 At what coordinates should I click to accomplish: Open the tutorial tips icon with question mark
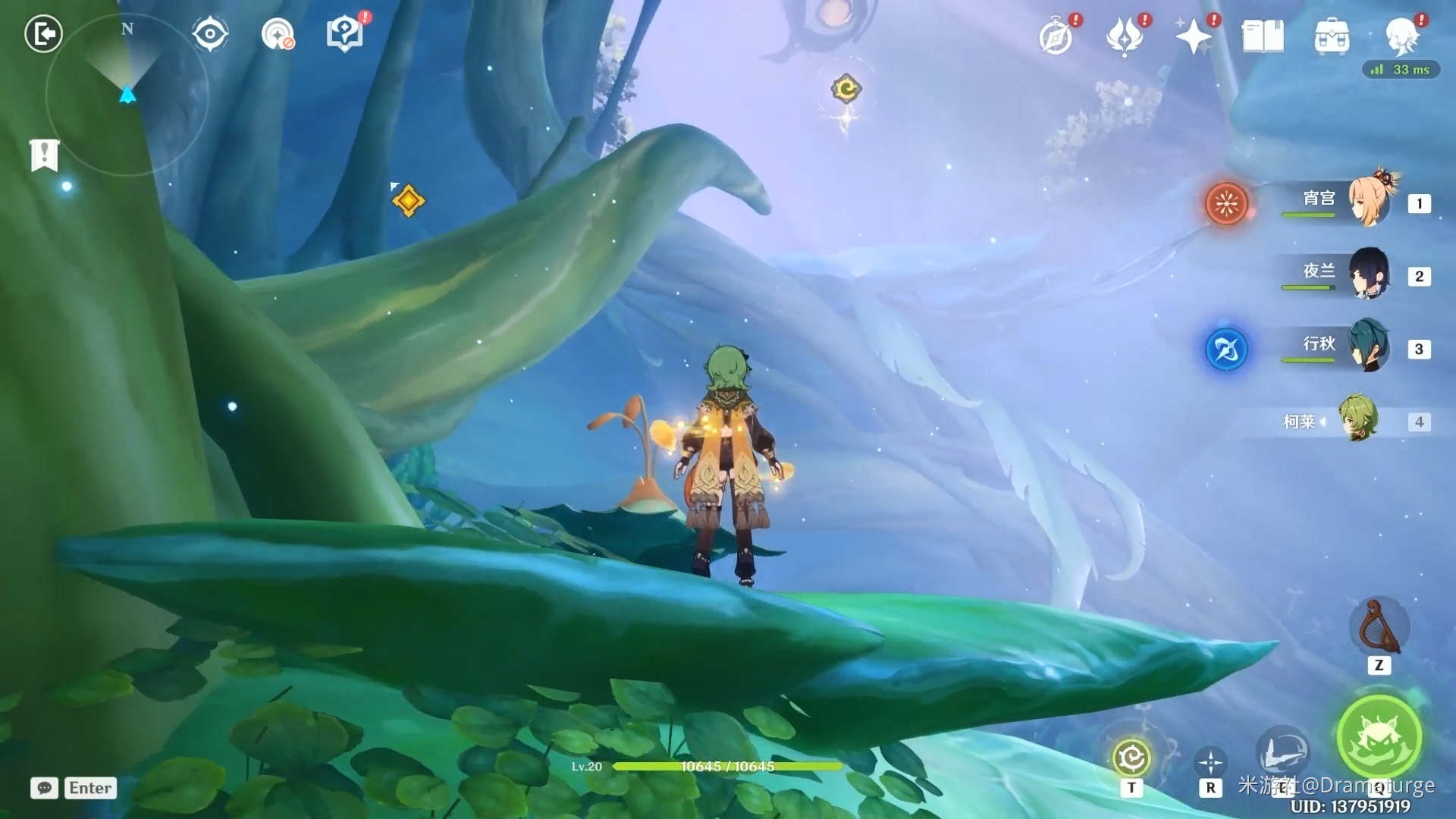pos(344,34)
